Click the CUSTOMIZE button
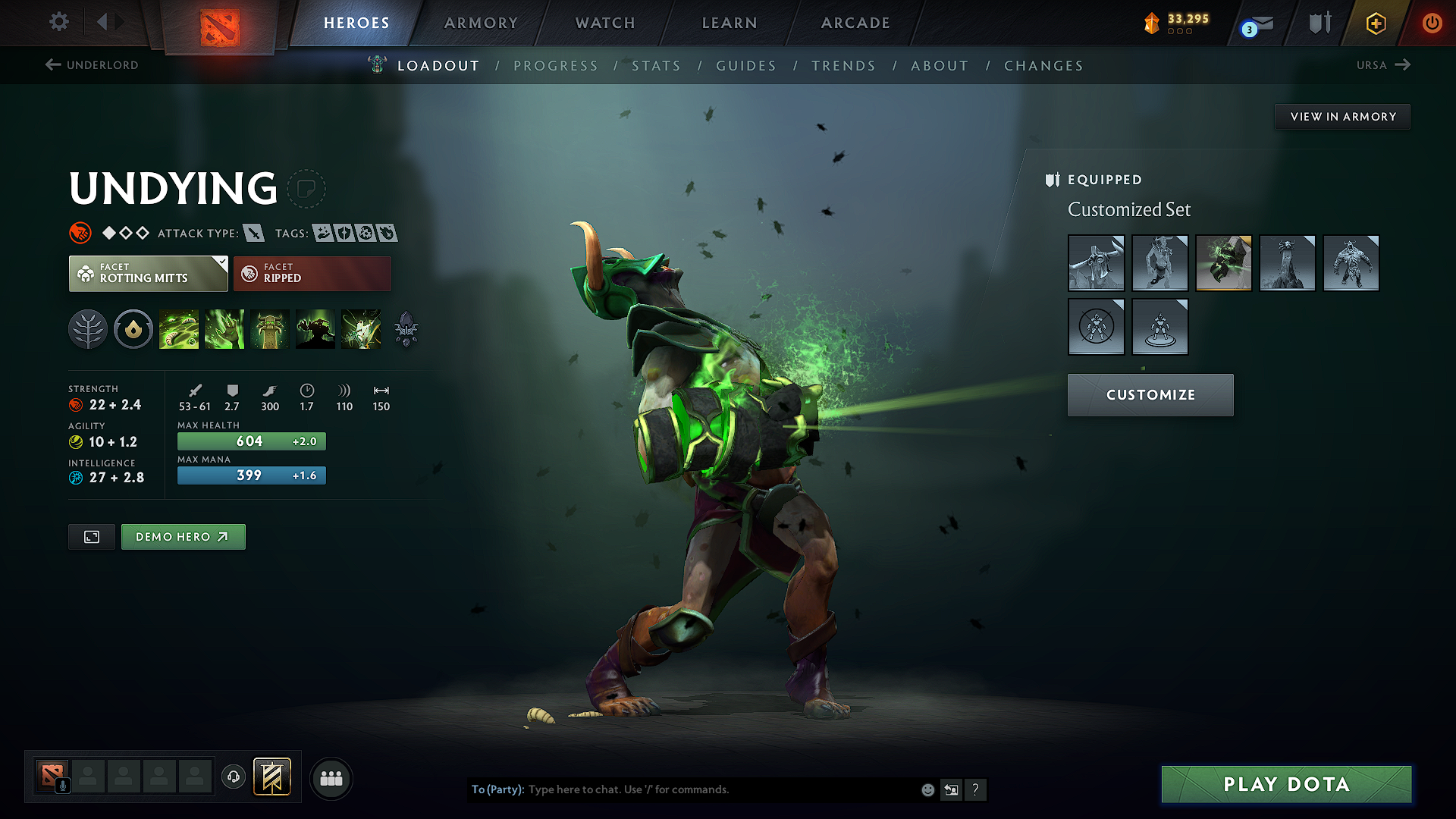The height and width of the screenshot is (819, 1456). (1150, 394)
